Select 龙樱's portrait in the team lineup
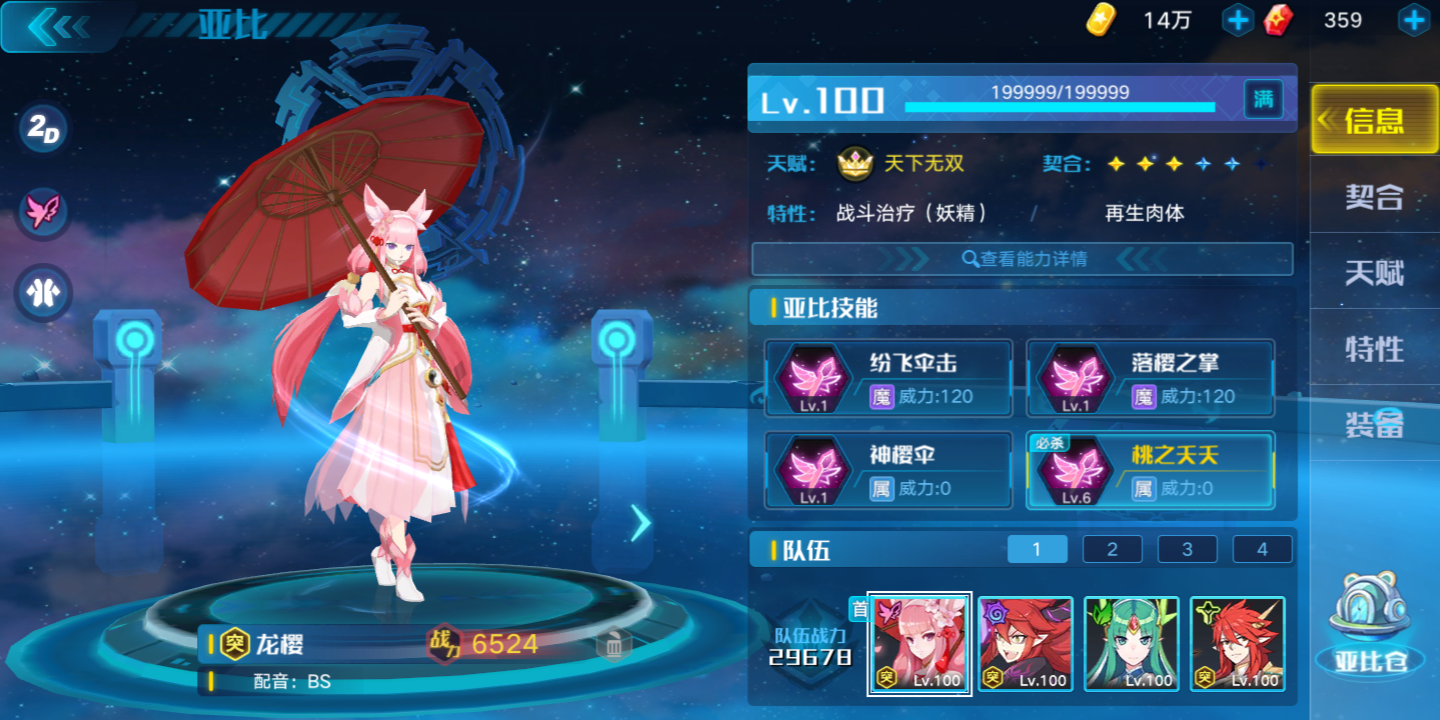Viewport: 1440px width, 720px height. point(918,644)
